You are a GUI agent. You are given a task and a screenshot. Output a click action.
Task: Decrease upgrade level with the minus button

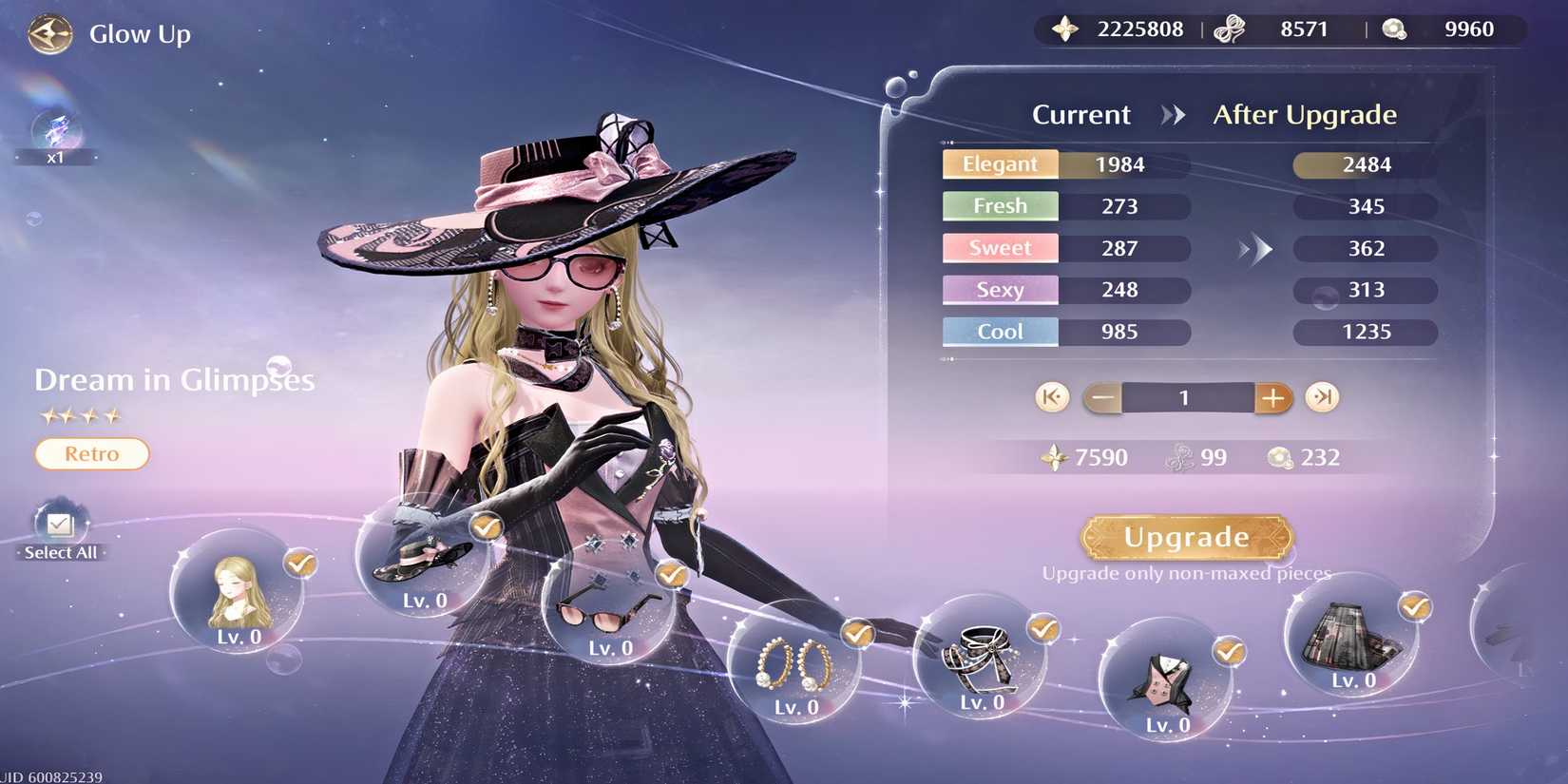coord(1102,398)
